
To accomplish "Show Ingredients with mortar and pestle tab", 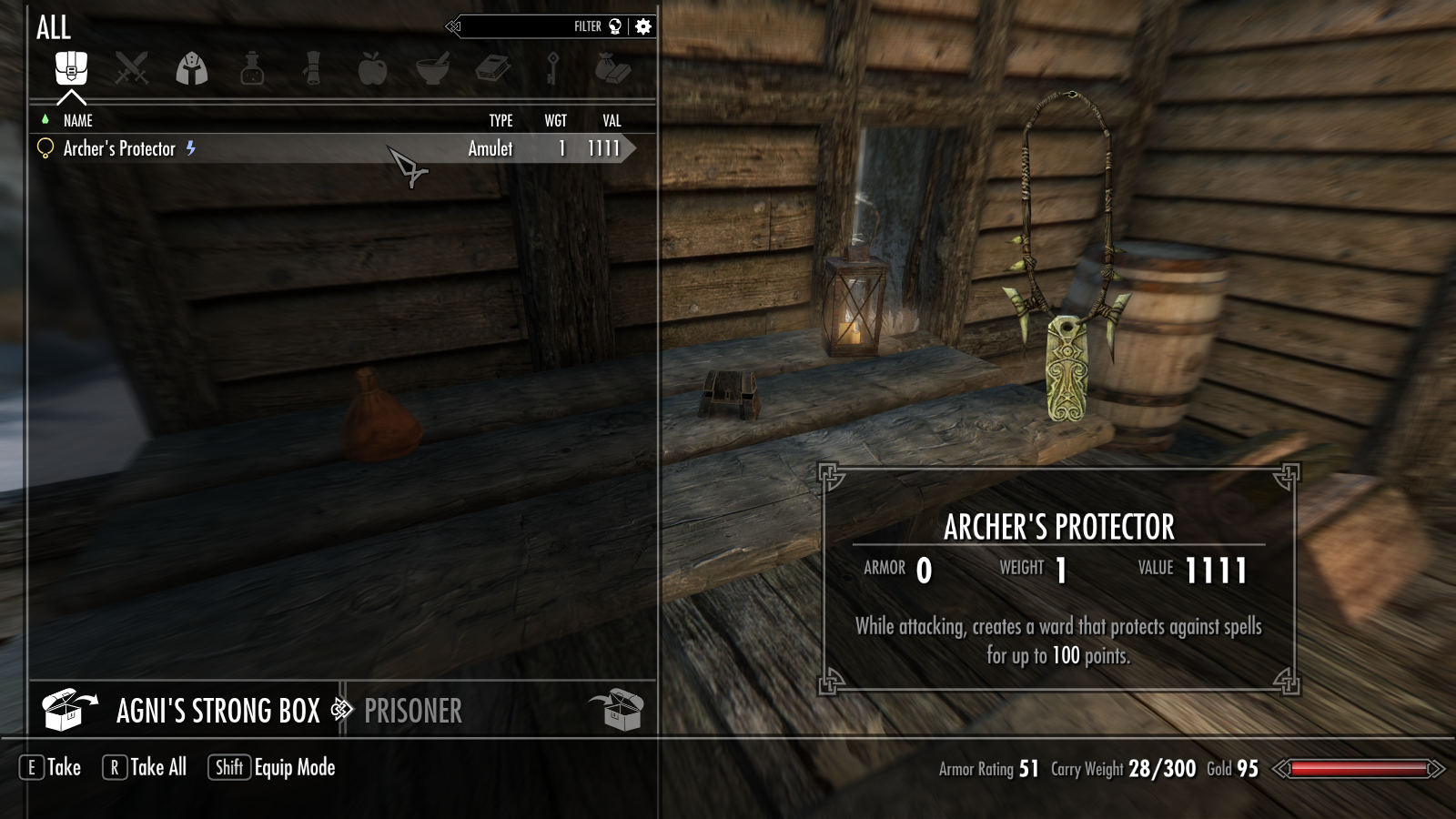I will click(432, 68).
